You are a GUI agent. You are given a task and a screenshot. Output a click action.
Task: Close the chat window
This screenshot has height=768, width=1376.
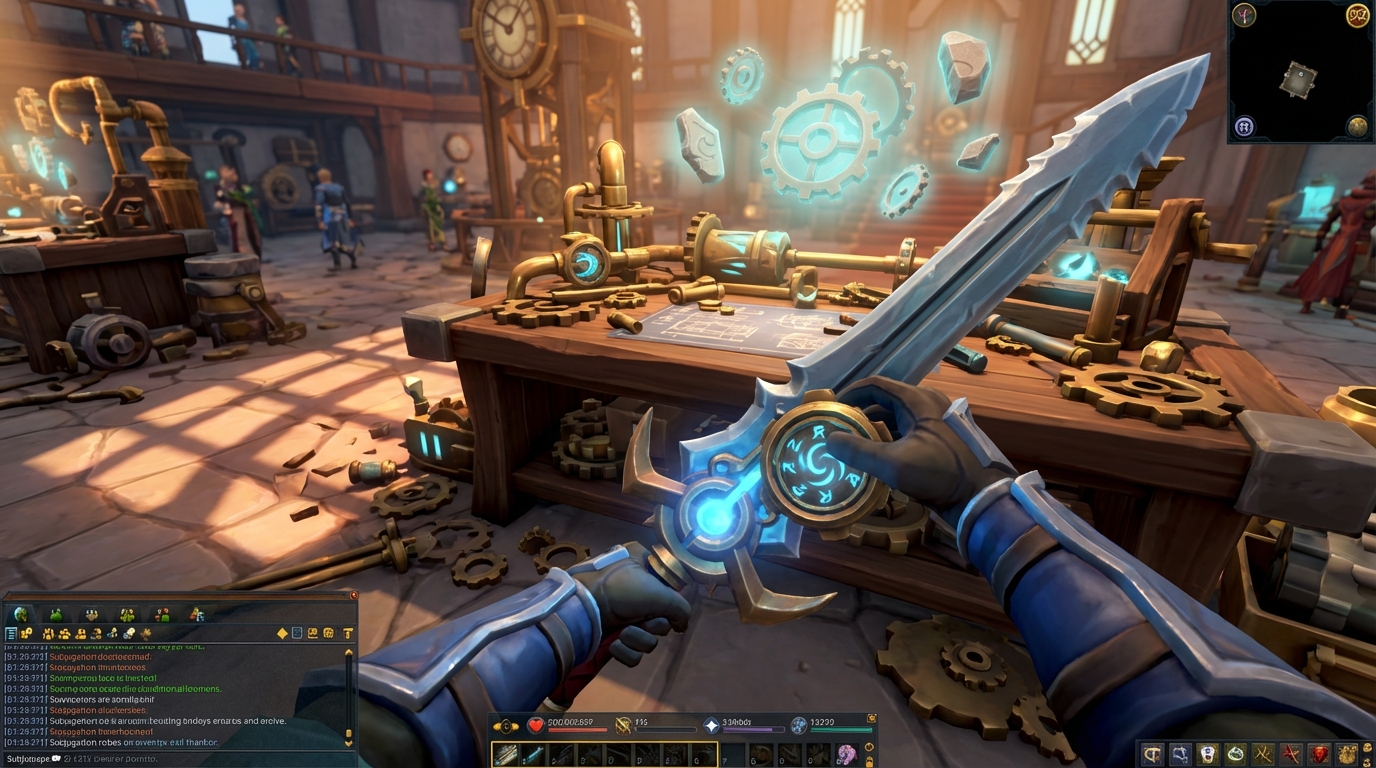tap(352, 596)
